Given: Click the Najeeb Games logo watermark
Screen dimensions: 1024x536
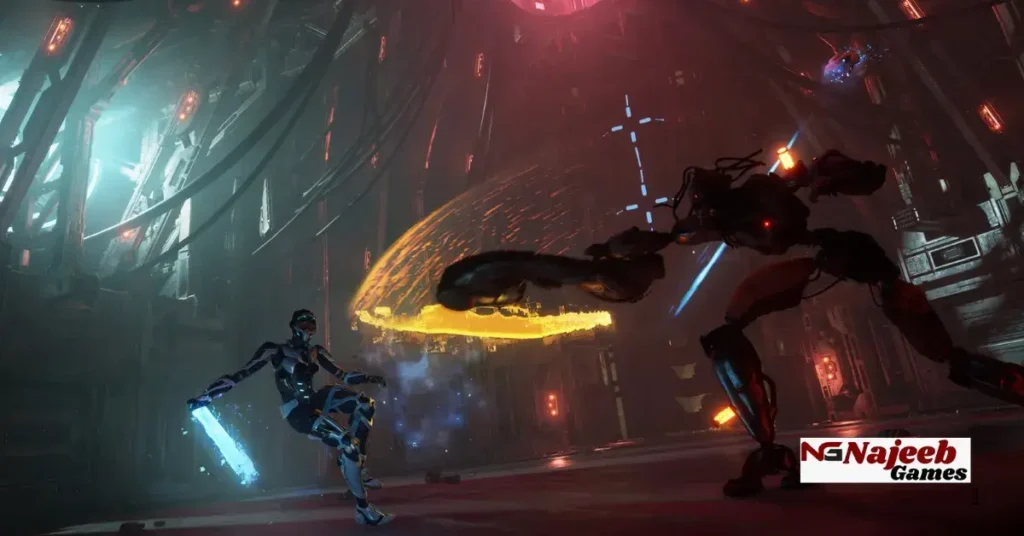Looking at the screenshot, I should [884, 460].
